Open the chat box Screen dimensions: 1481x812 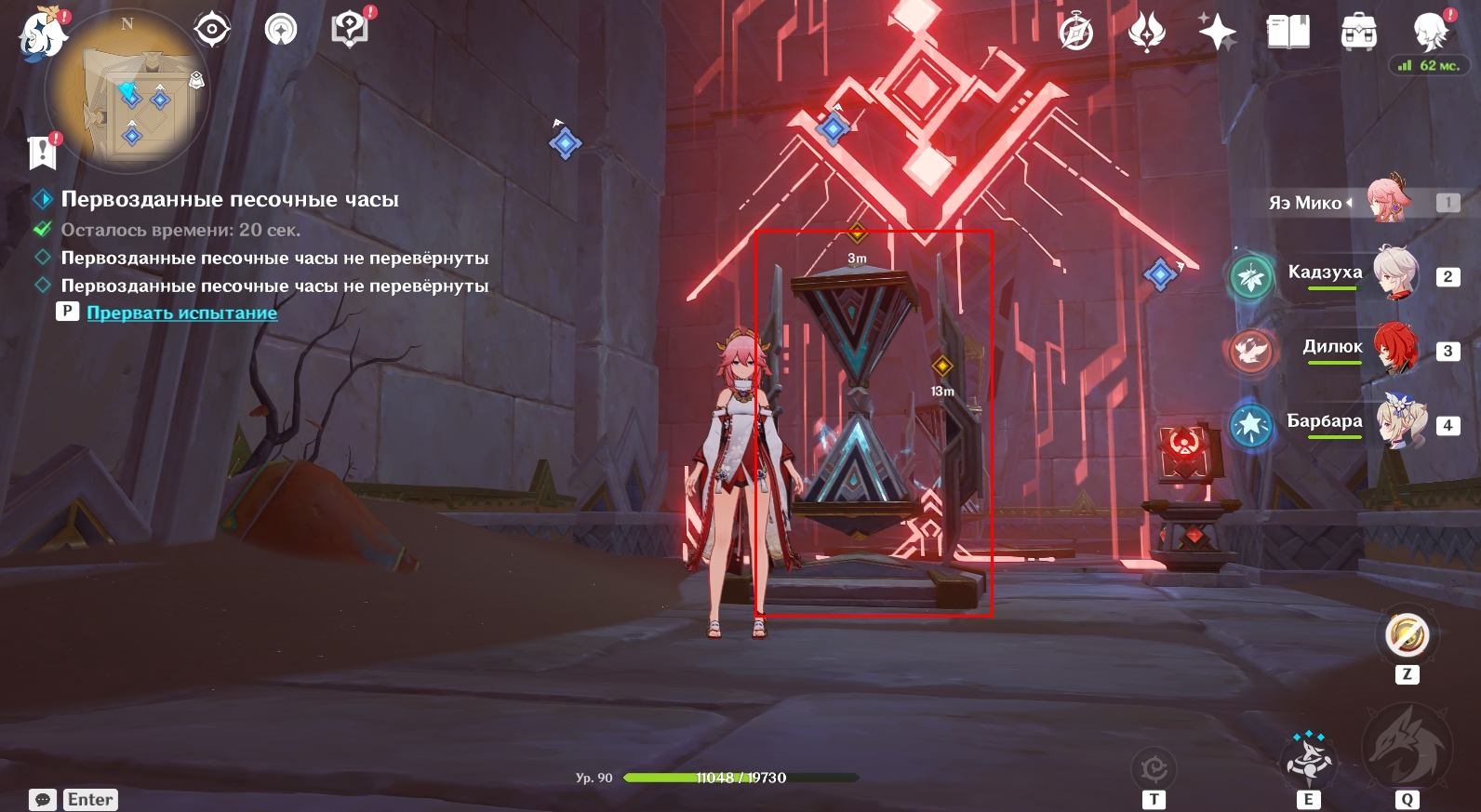(43, 800)
